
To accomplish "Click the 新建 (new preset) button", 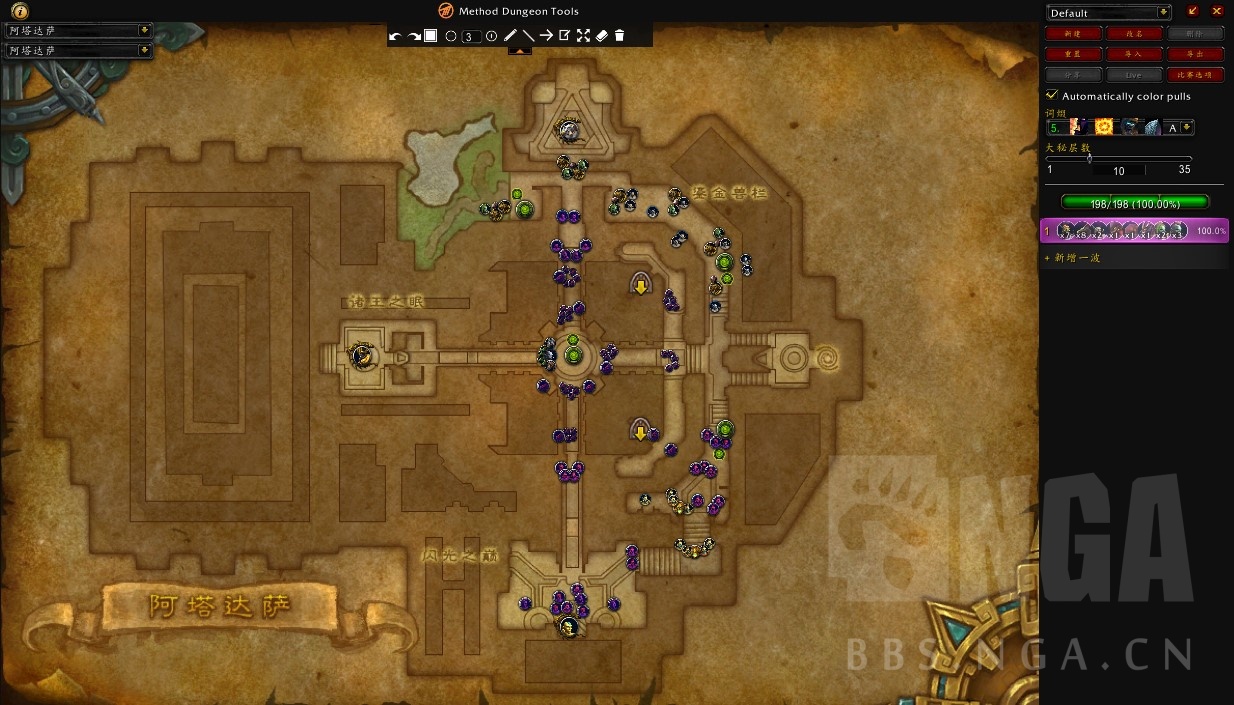I will (1074, 33).
